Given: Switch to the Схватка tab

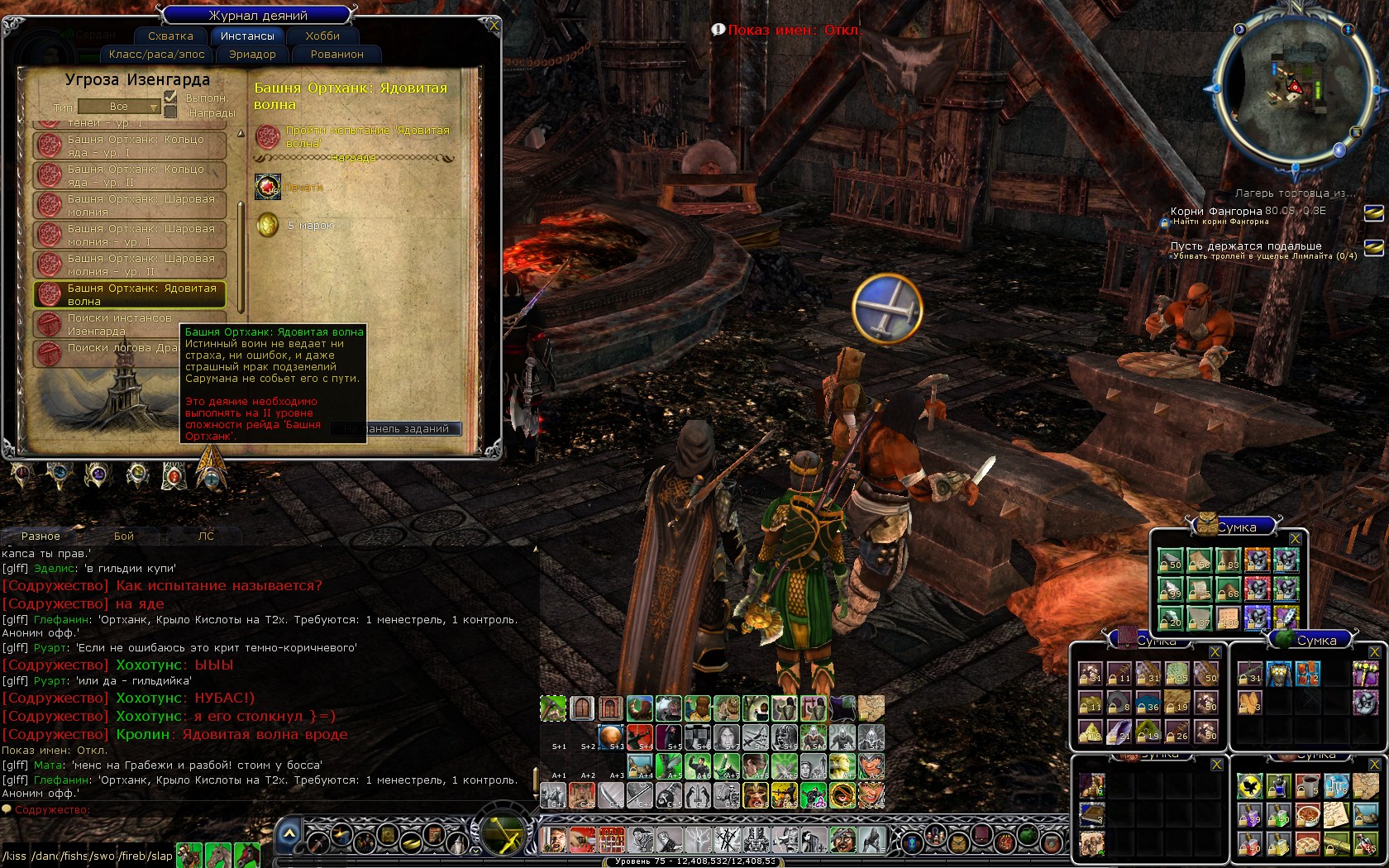Looking at the screenshot, I should click(170, 36).
